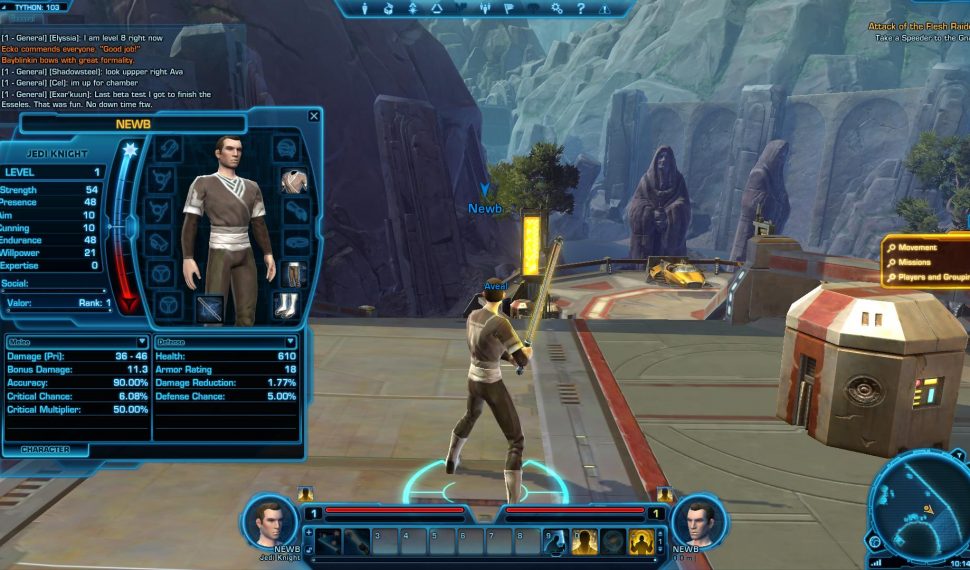Select the equipped chest tunic slot
Screen dimensions: 970x570
pos(292,181)
